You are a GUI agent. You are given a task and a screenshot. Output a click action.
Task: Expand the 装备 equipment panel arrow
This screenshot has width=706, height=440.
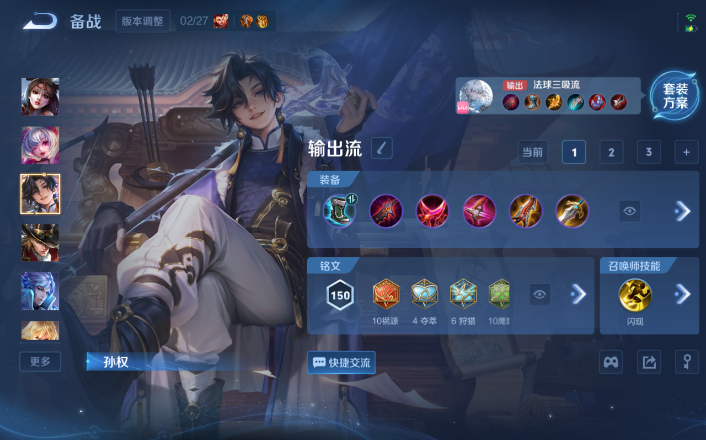682,211
